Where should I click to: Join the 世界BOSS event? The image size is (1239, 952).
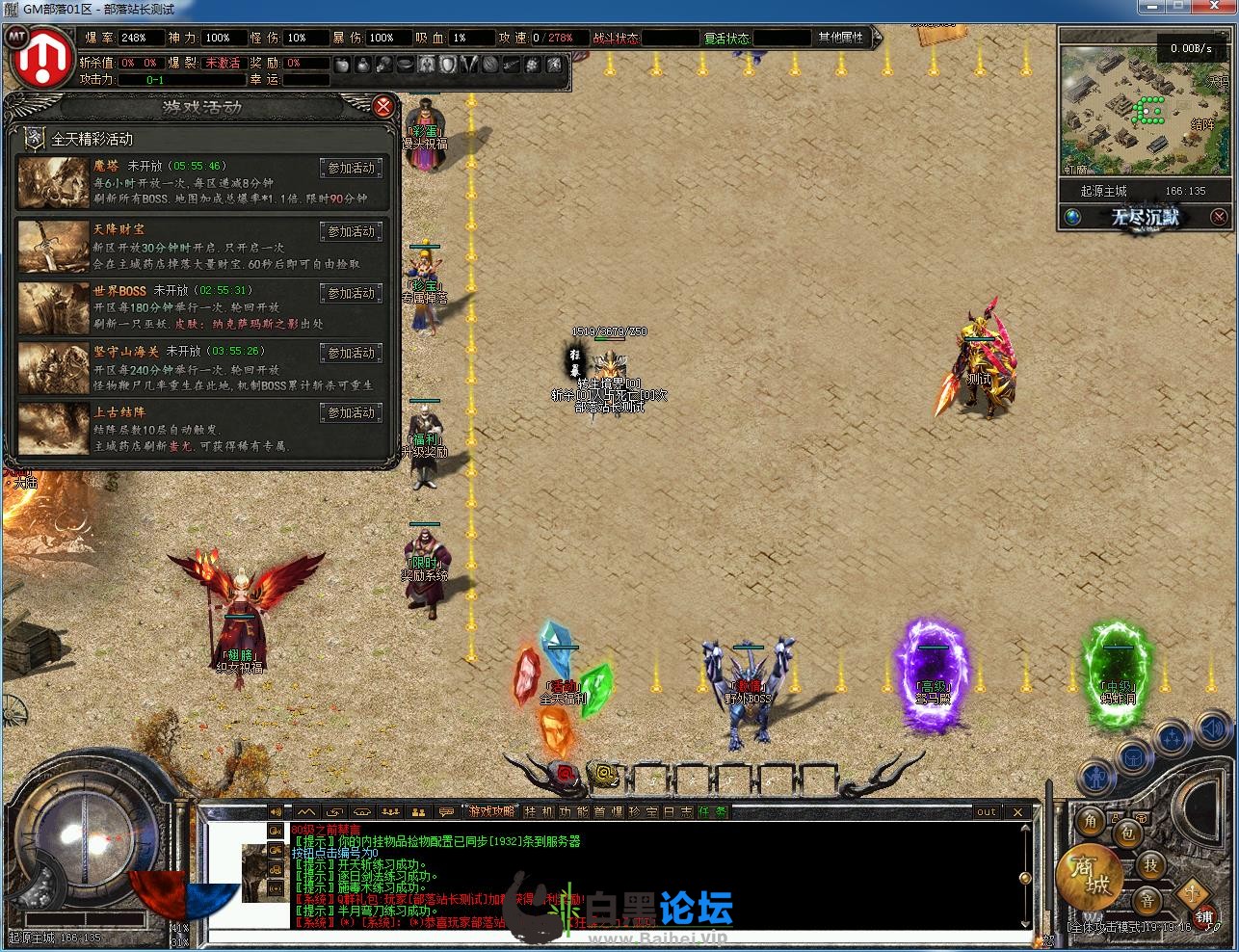(351, 294)
